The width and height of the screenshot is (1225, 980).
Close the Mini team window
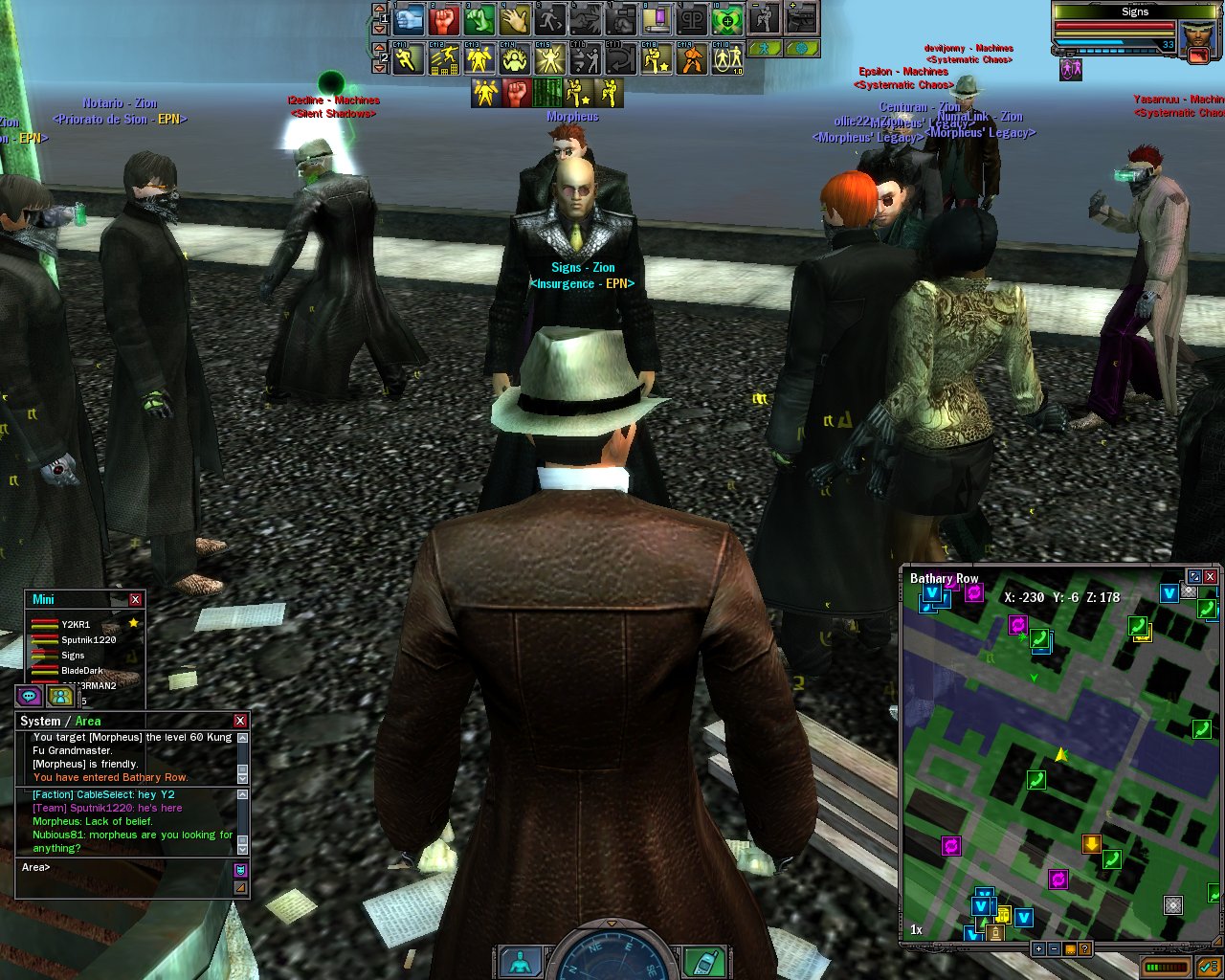[135, 599]
